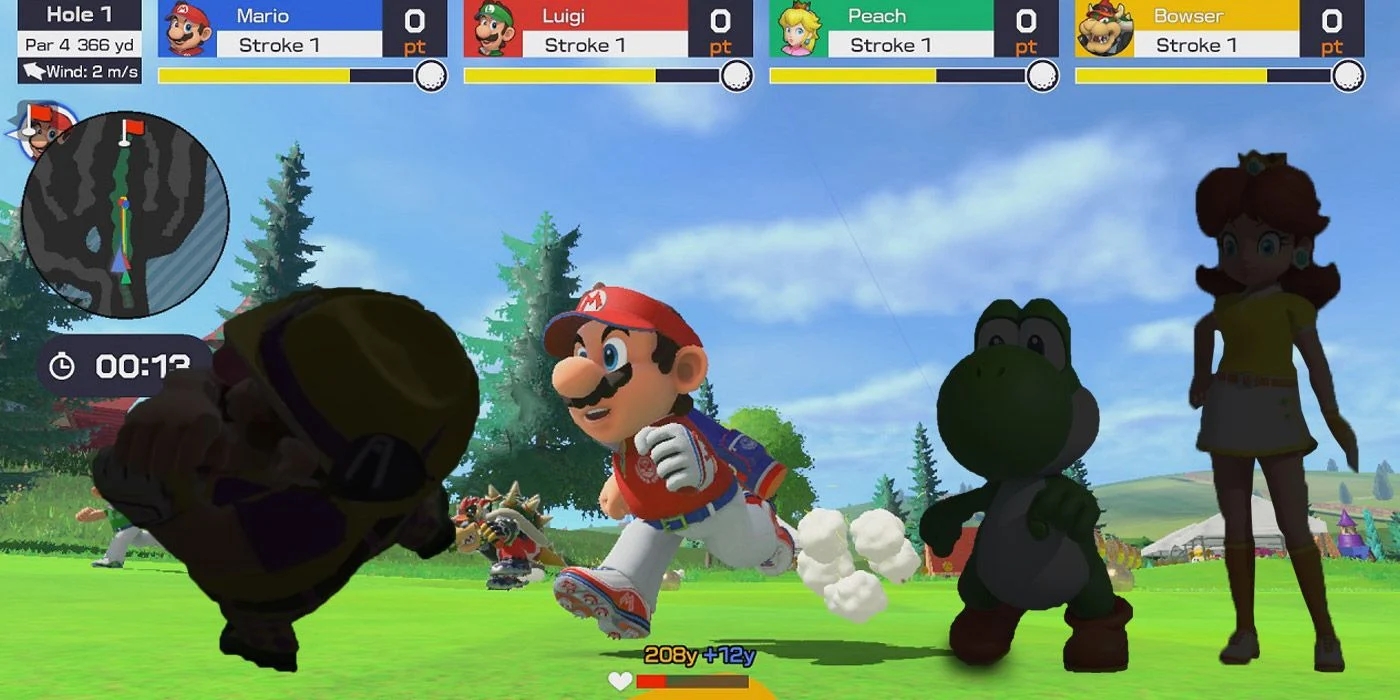Select Mario's player score panel

[x=302, y=30]
